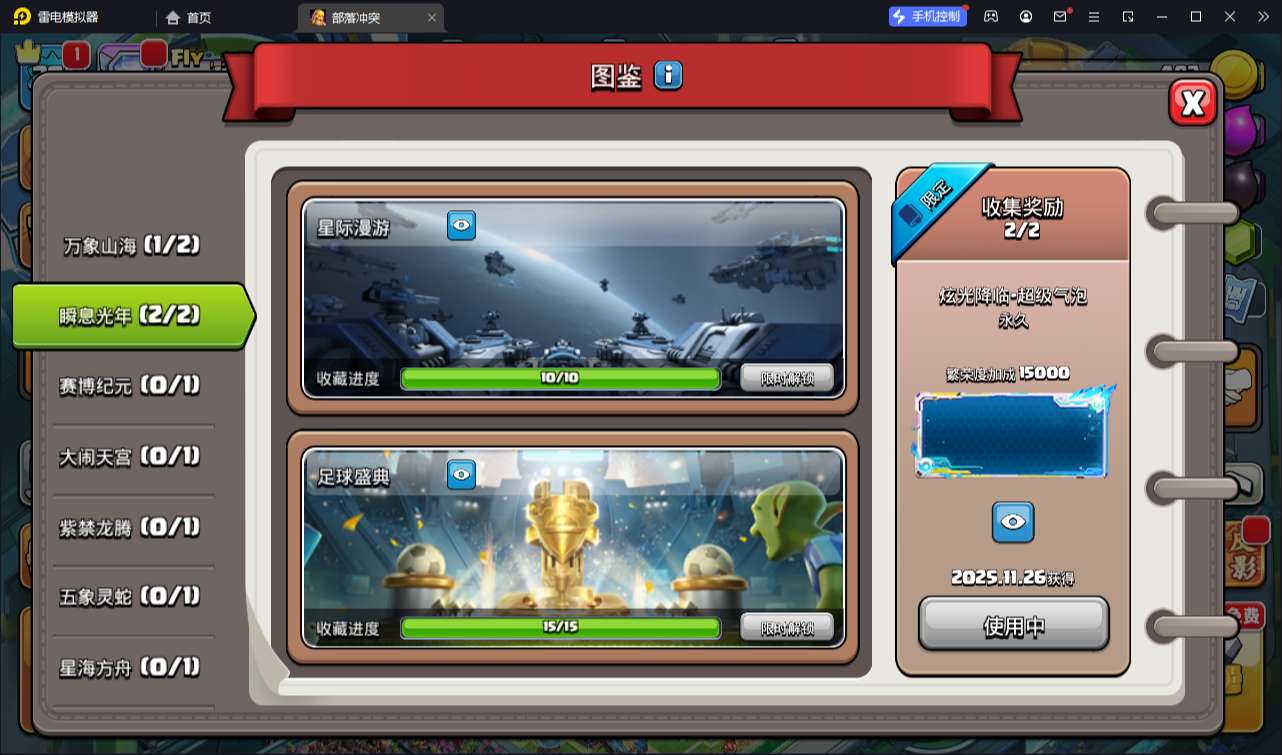Preview 星际漫游 scenery with its eye icon
Viewport: 1282px width, 755px height.
pyautogui.click(x=459, y=226)
